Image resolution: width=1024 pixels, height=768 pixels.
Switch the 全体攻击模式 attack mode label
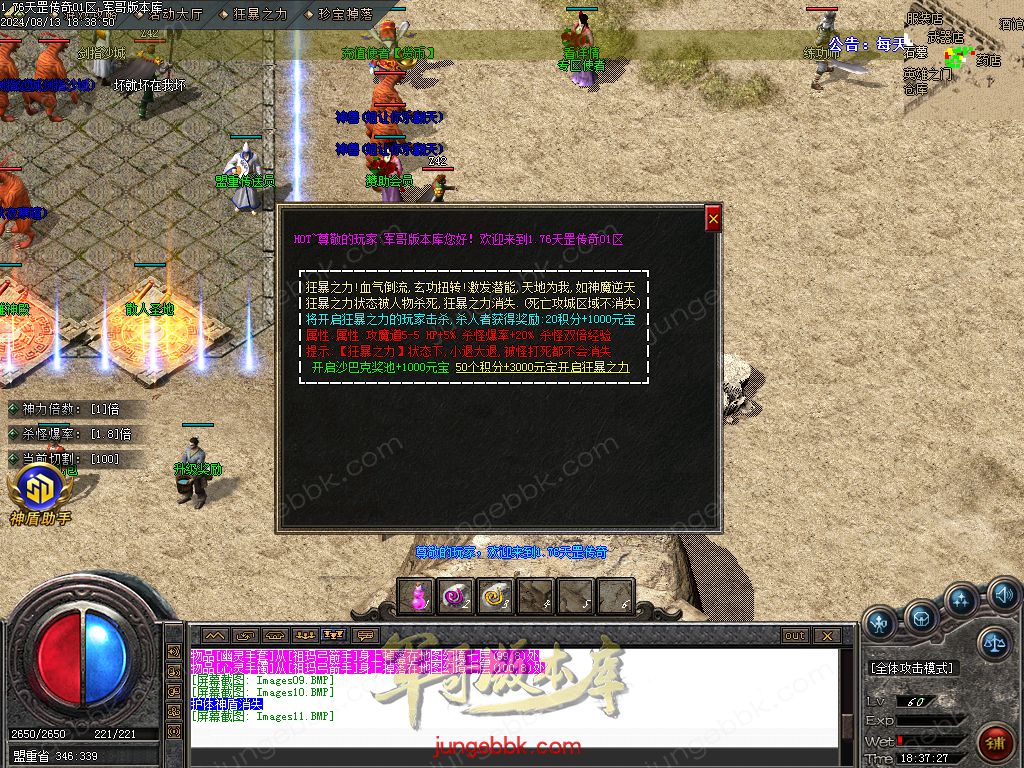point(911,667)
